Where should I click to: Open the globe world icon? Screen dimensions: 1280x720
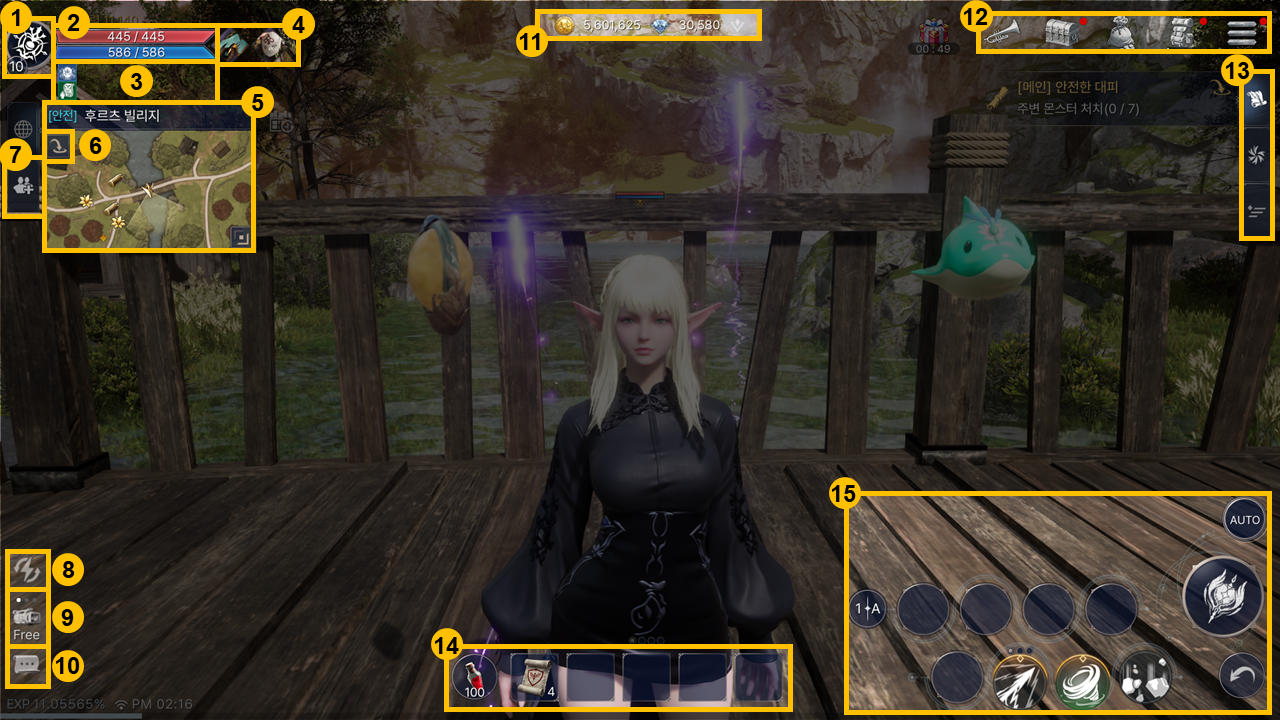click(24, 127)
